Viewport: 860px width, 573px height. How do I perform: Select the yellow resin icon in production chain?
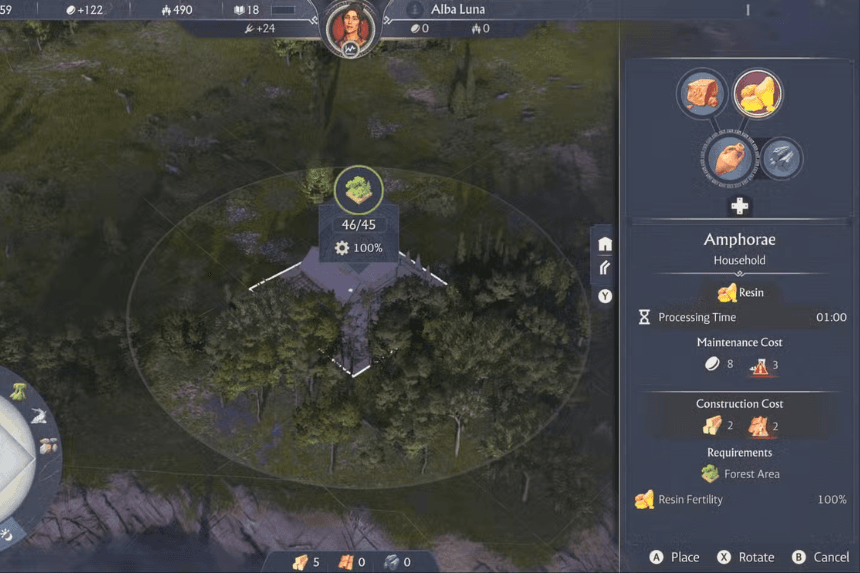tap(758, 94)
